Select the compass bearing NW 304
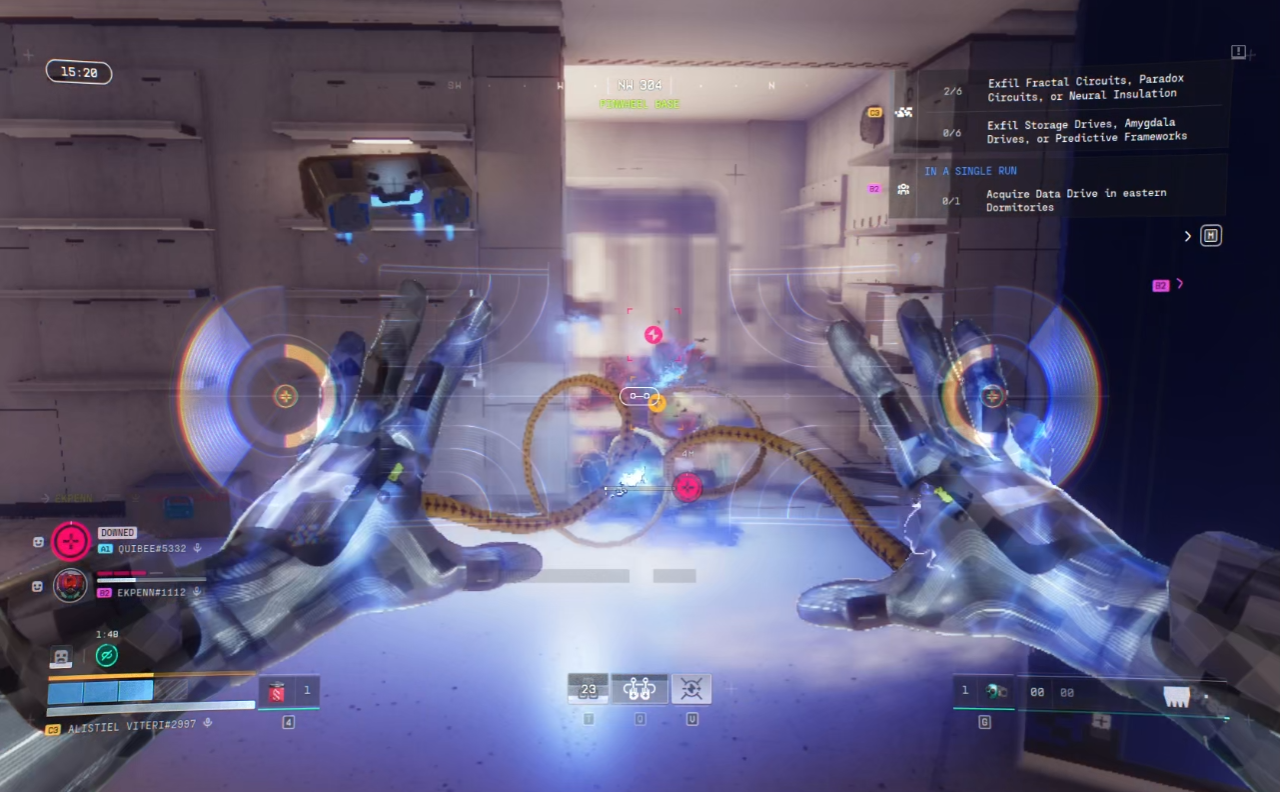The width and height of the screenshot is (1280, 792). pyautogui.click(x=640, y=86)
